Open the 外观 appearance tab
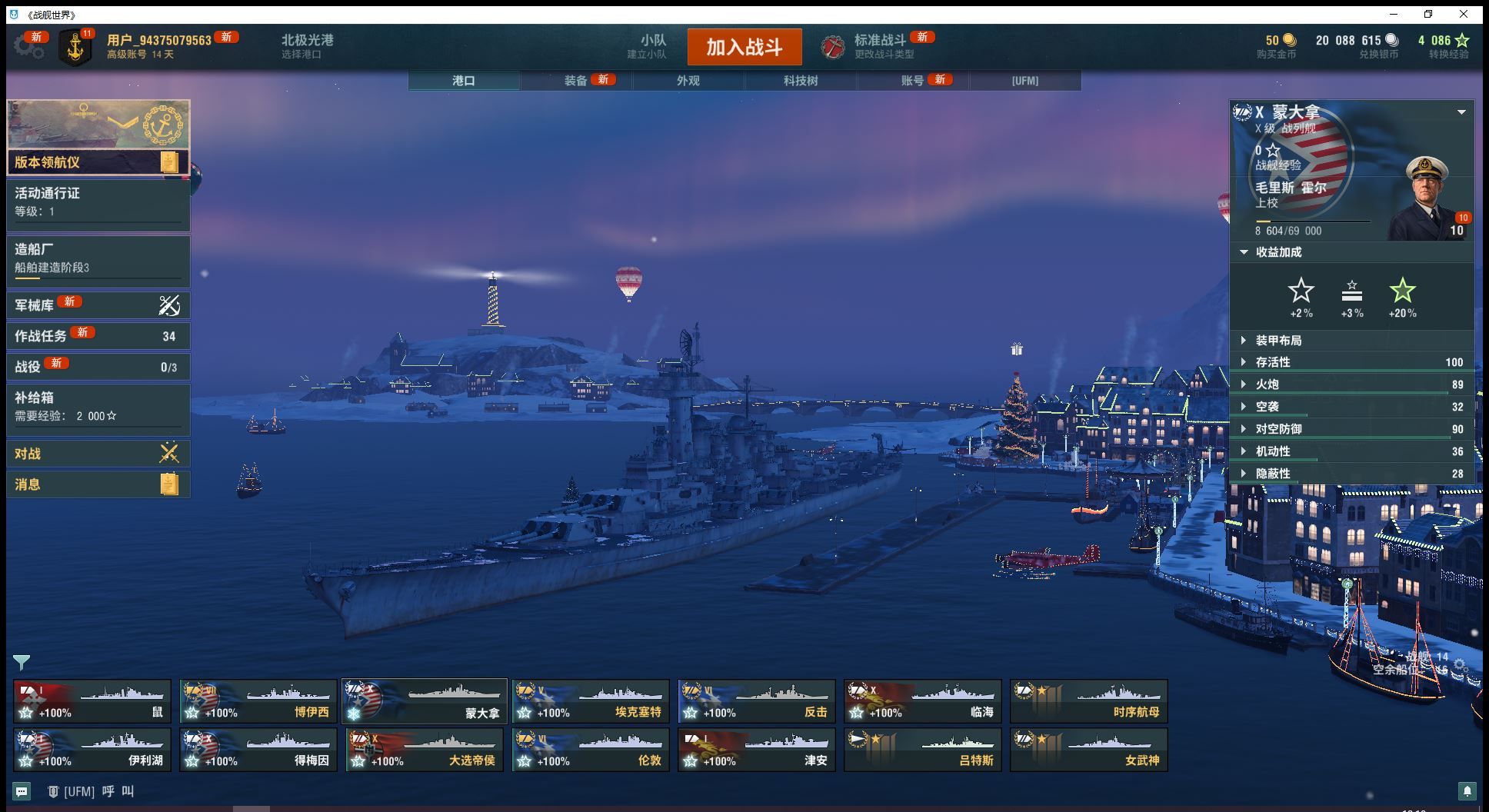This screenshot has height=812, width=1489. 688,81
